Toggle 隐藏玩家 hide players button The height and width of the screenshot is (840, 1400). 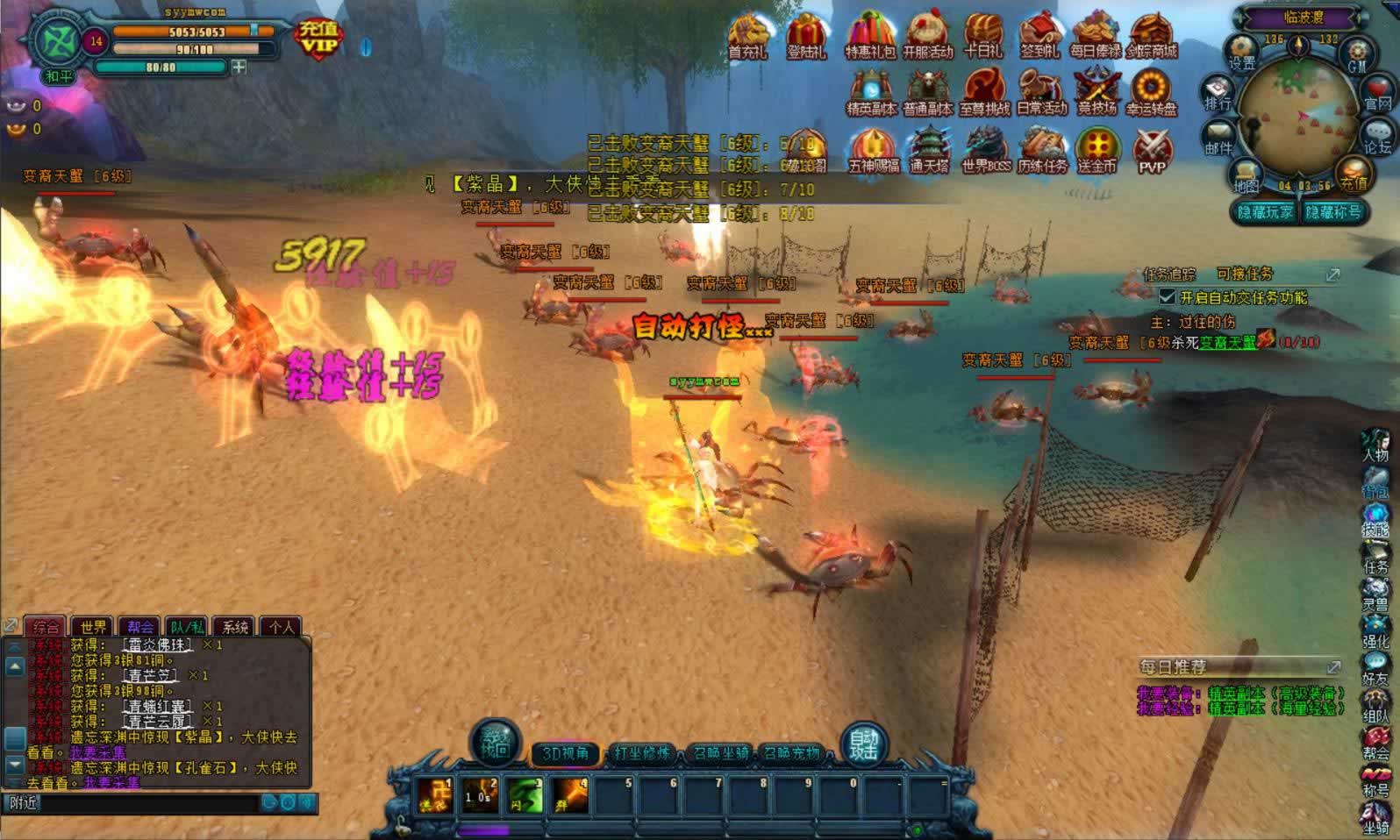(x=1264, y=212)
